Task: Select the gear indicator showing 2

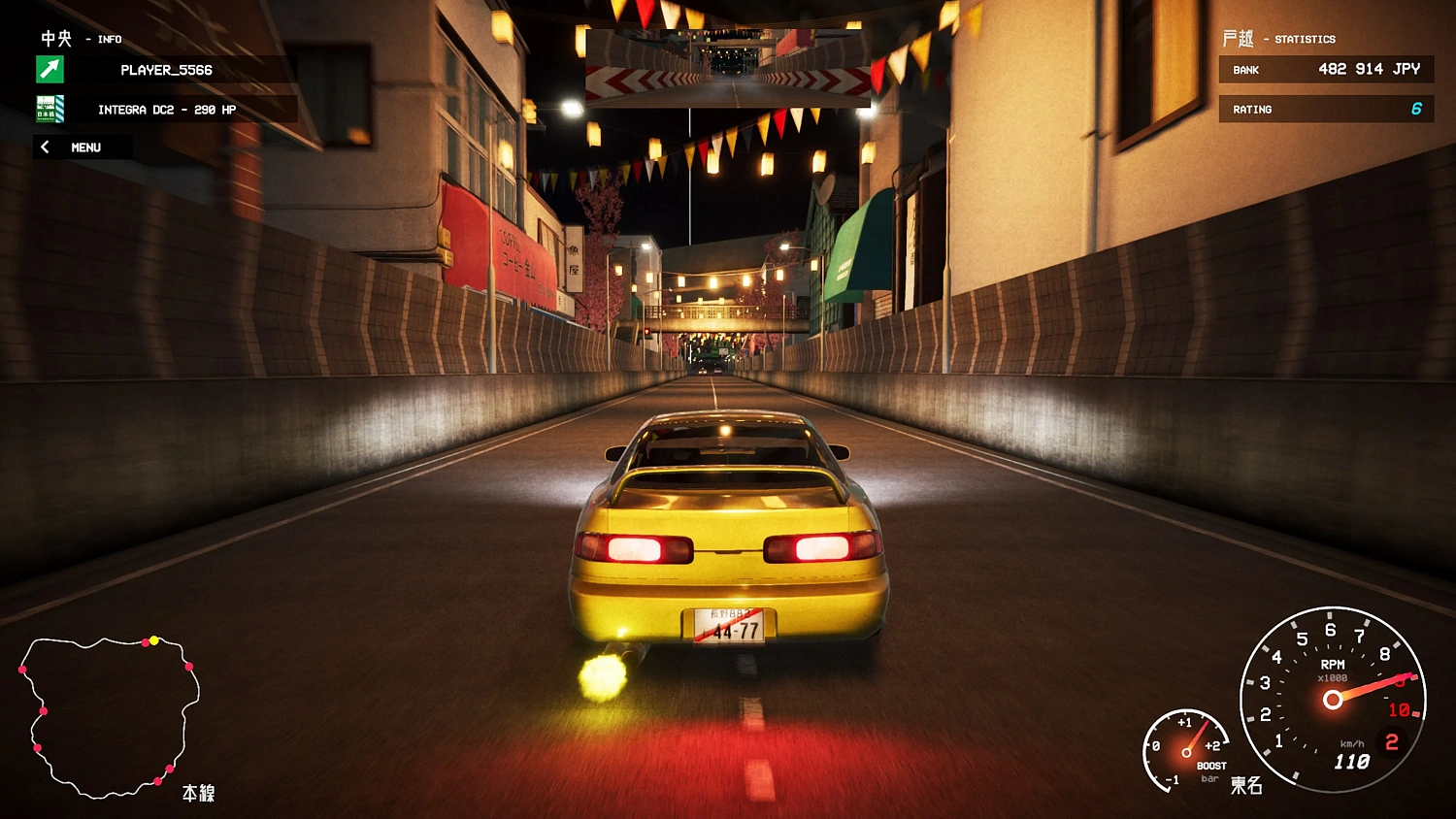Action: point(1392,742)
